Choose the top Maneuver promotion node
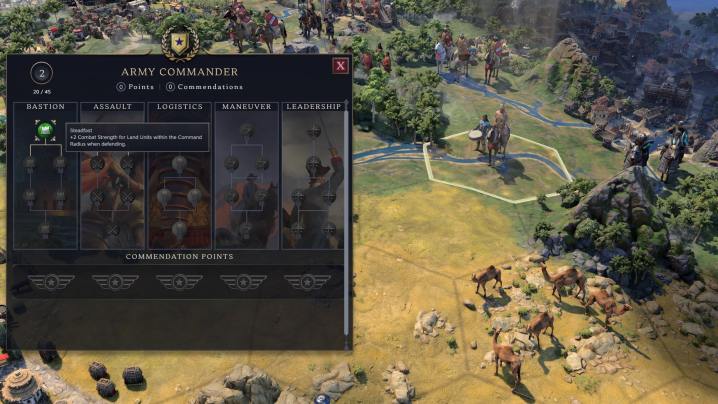The width and height of the screenshot is (718, 404). [246, 129]
